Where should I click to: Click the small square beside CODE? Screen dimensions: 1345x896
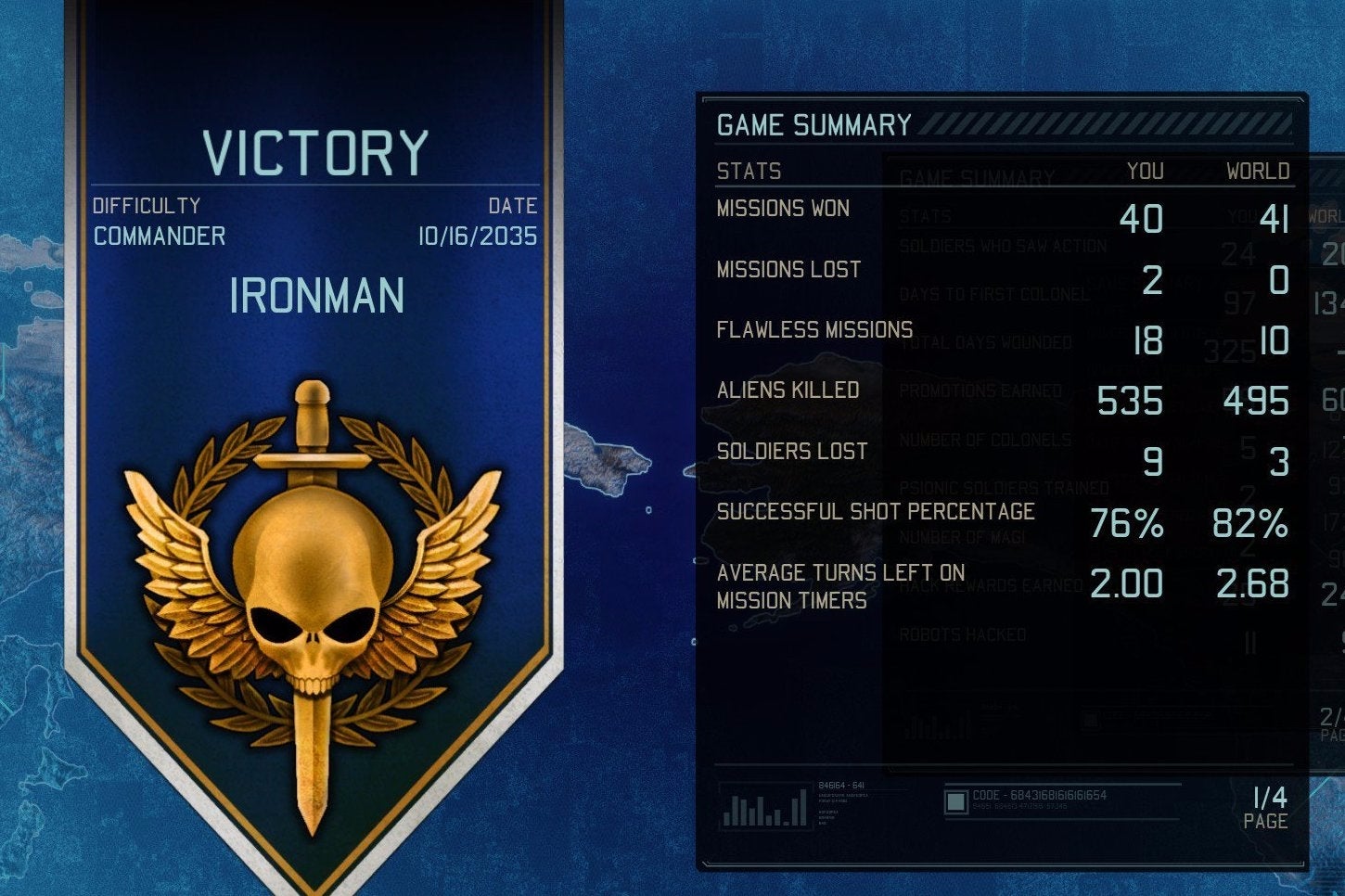(x=955, y=801)
